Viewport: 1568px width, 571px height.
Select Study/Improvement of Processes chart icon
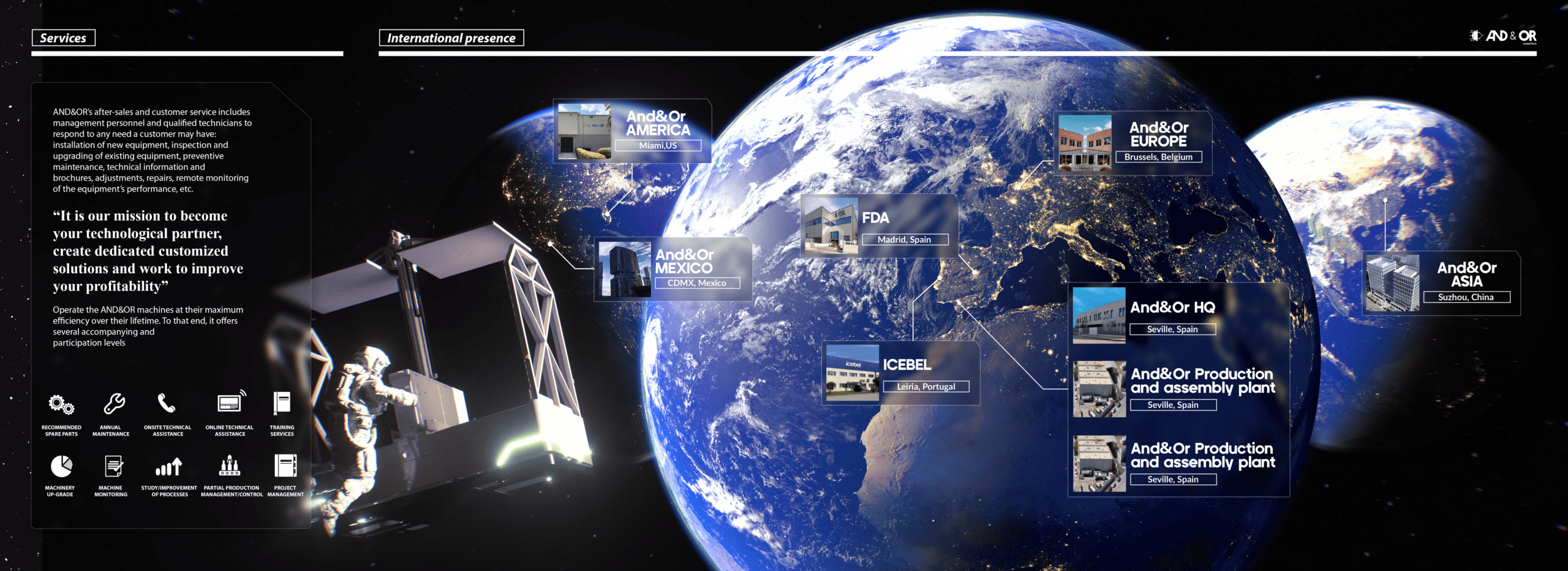tap(169, 467)
